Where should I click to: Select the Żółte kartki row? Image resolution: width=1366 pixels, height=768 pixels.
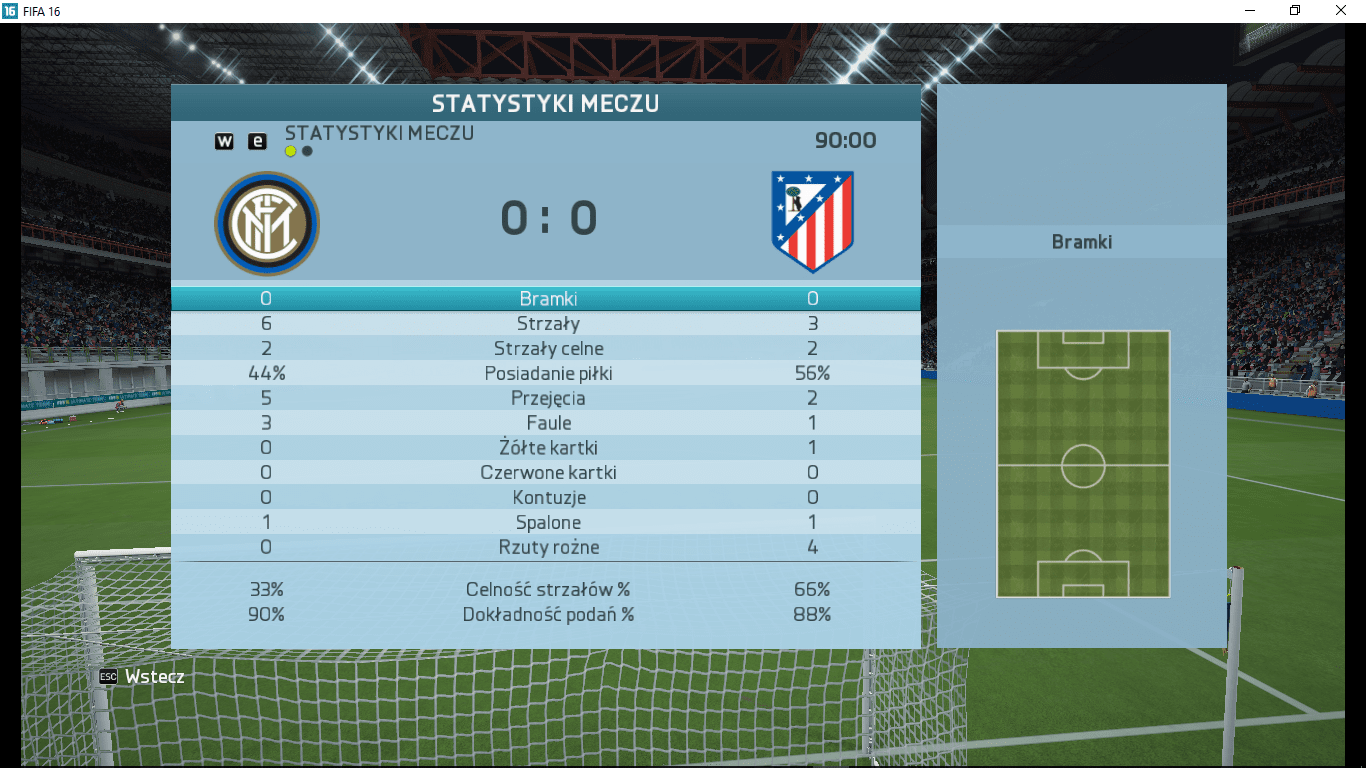pos(548,448)
